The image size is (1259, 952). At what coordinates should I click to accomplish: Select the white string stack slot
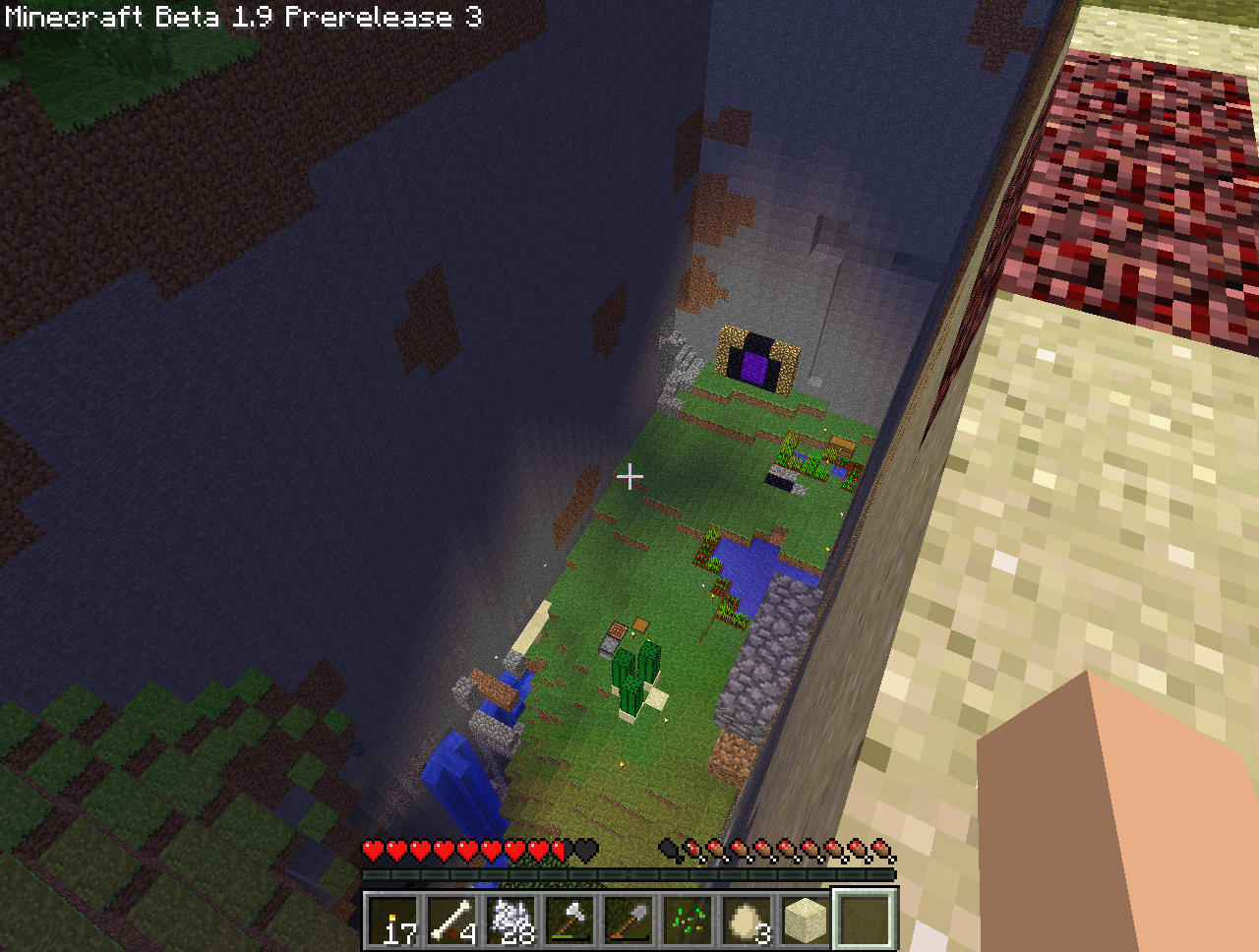click(x=511, y=921)
